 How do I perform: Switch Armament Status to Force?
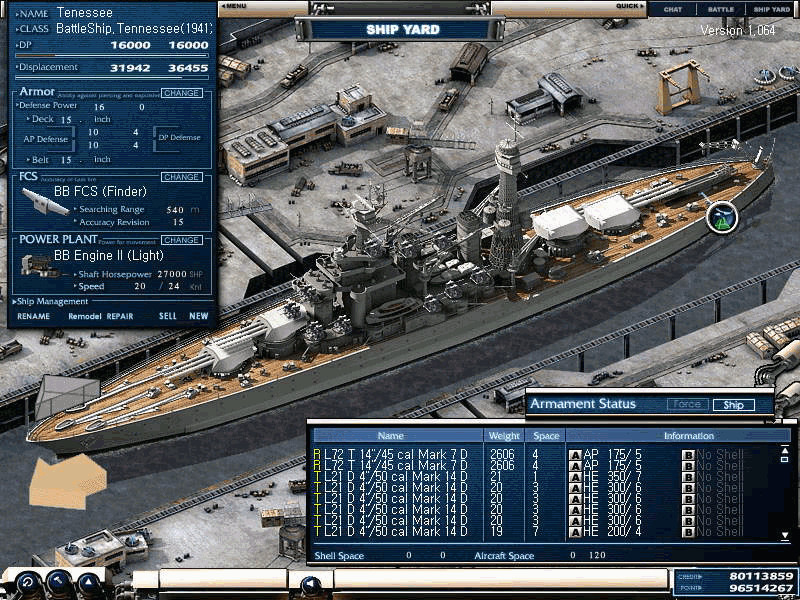click(x=685, y=405)
